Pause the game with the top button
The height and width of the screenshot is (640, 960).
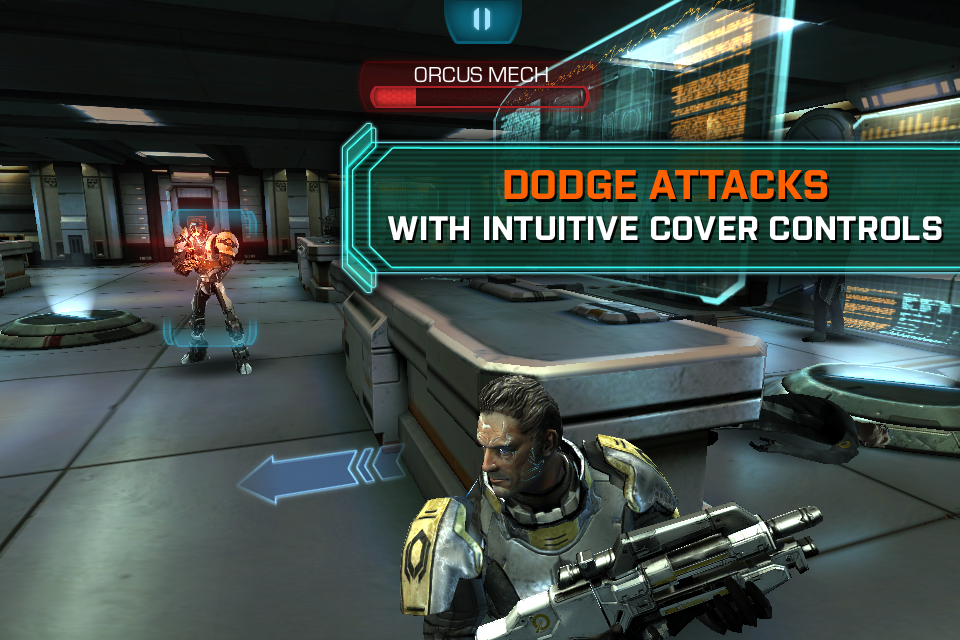click(x=481, y=19)
